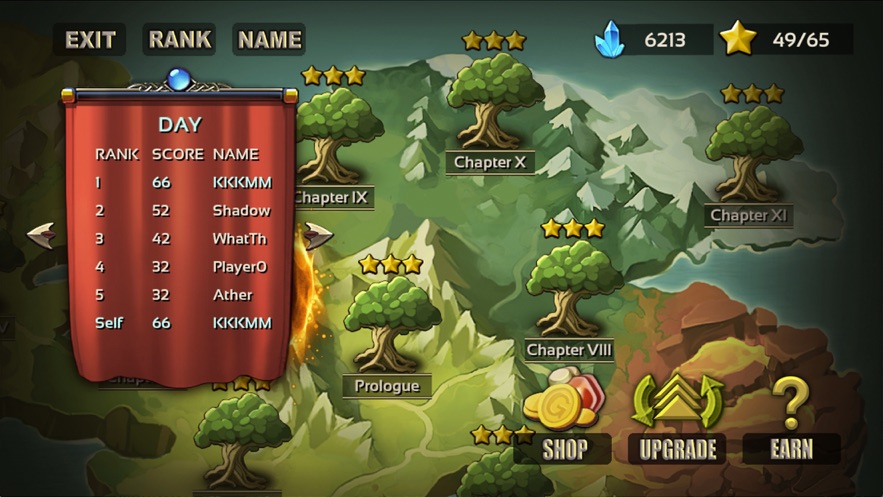883x497 pixels.
Task: Start the Prologue level
Action: coord(387,325)
